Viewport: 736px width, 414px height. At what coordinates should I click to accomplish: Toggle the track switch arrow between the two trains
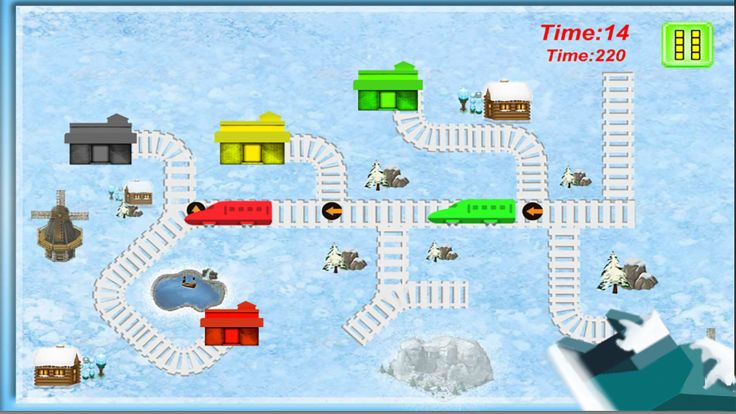click(x=332, y=211)
